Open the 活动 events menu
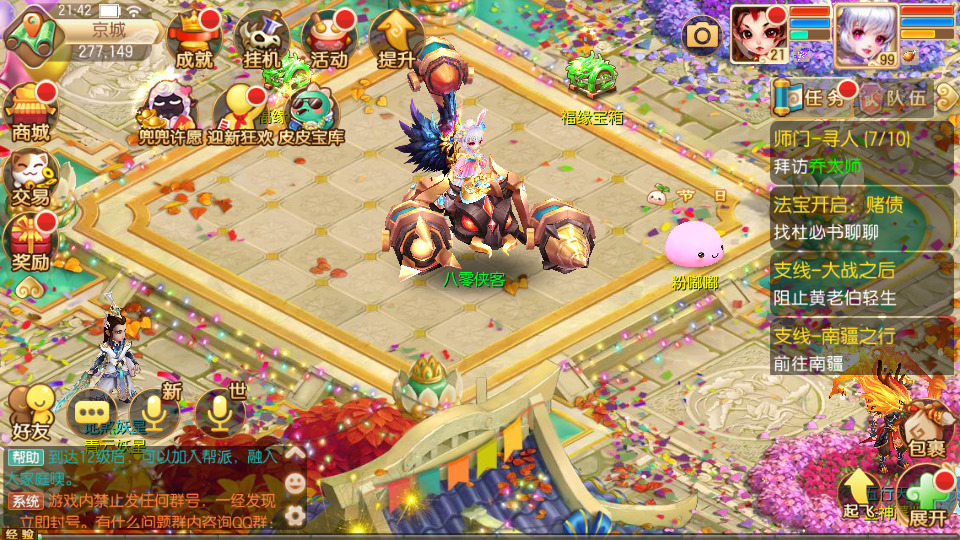This screenshot has height=540, width=960. pos(329,40)
